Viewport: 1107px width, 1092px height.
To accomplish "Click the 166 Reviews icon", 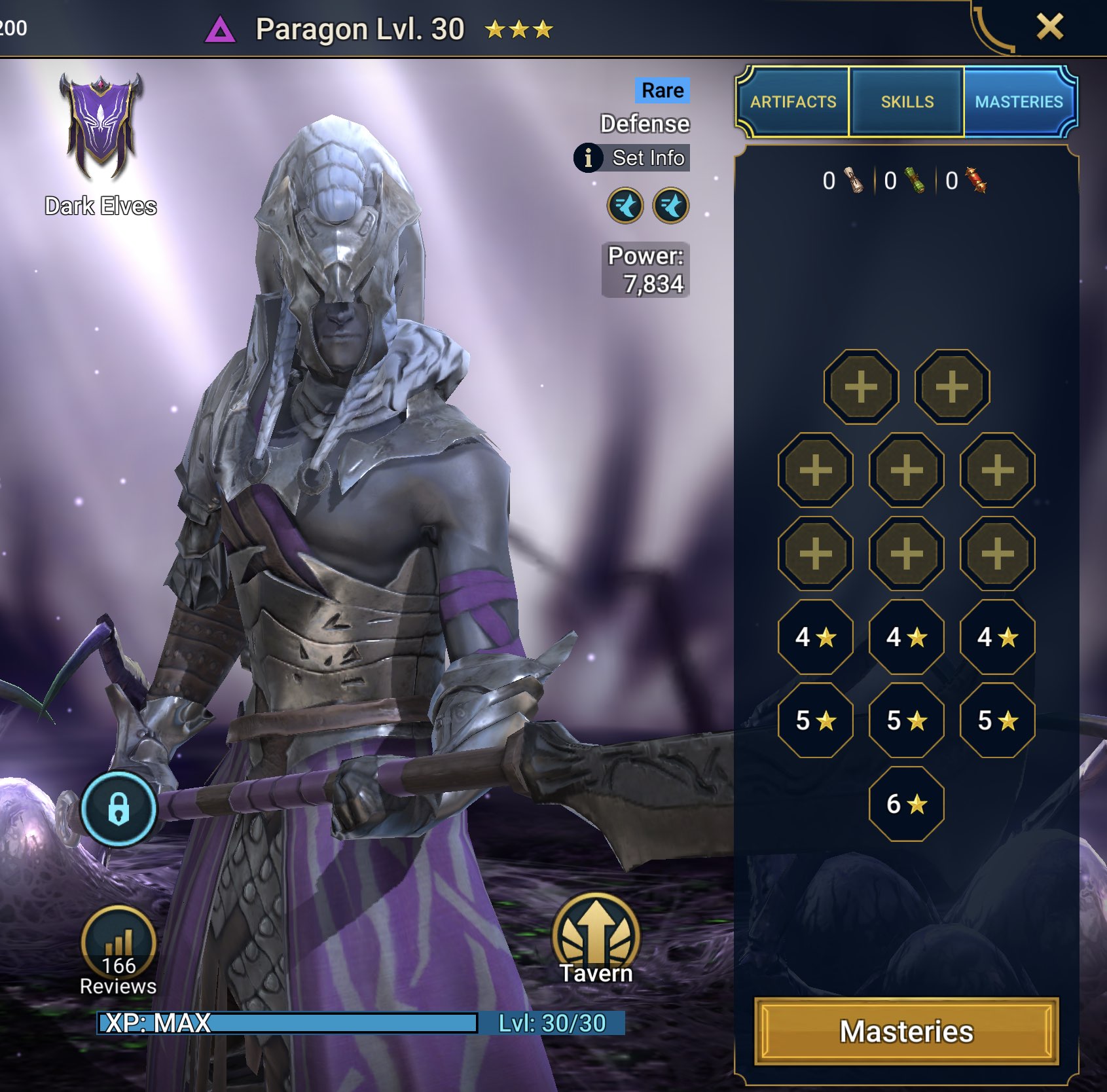I will pos(120,943).
